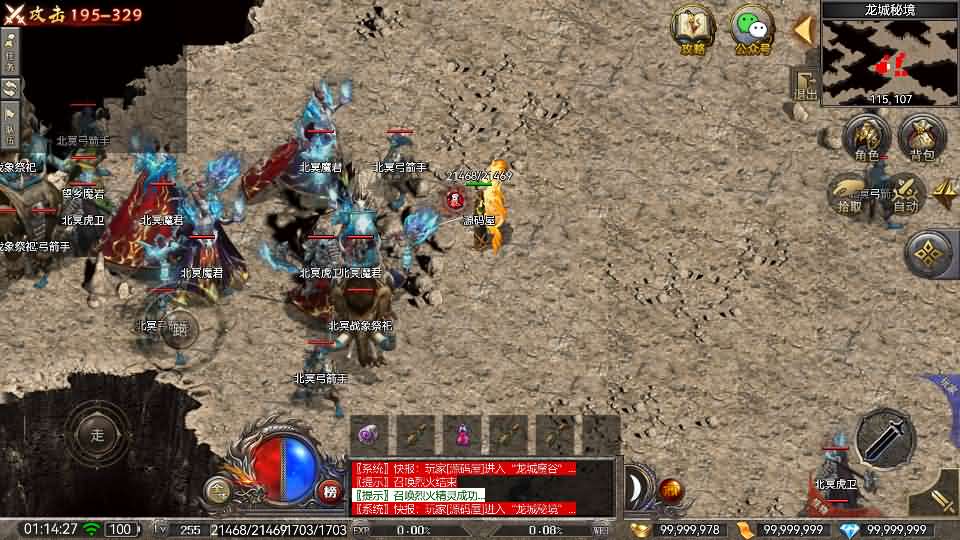Use the purple orb item in the hotbar
This screenshot has width=960, height=540.
tap(369, 435)
